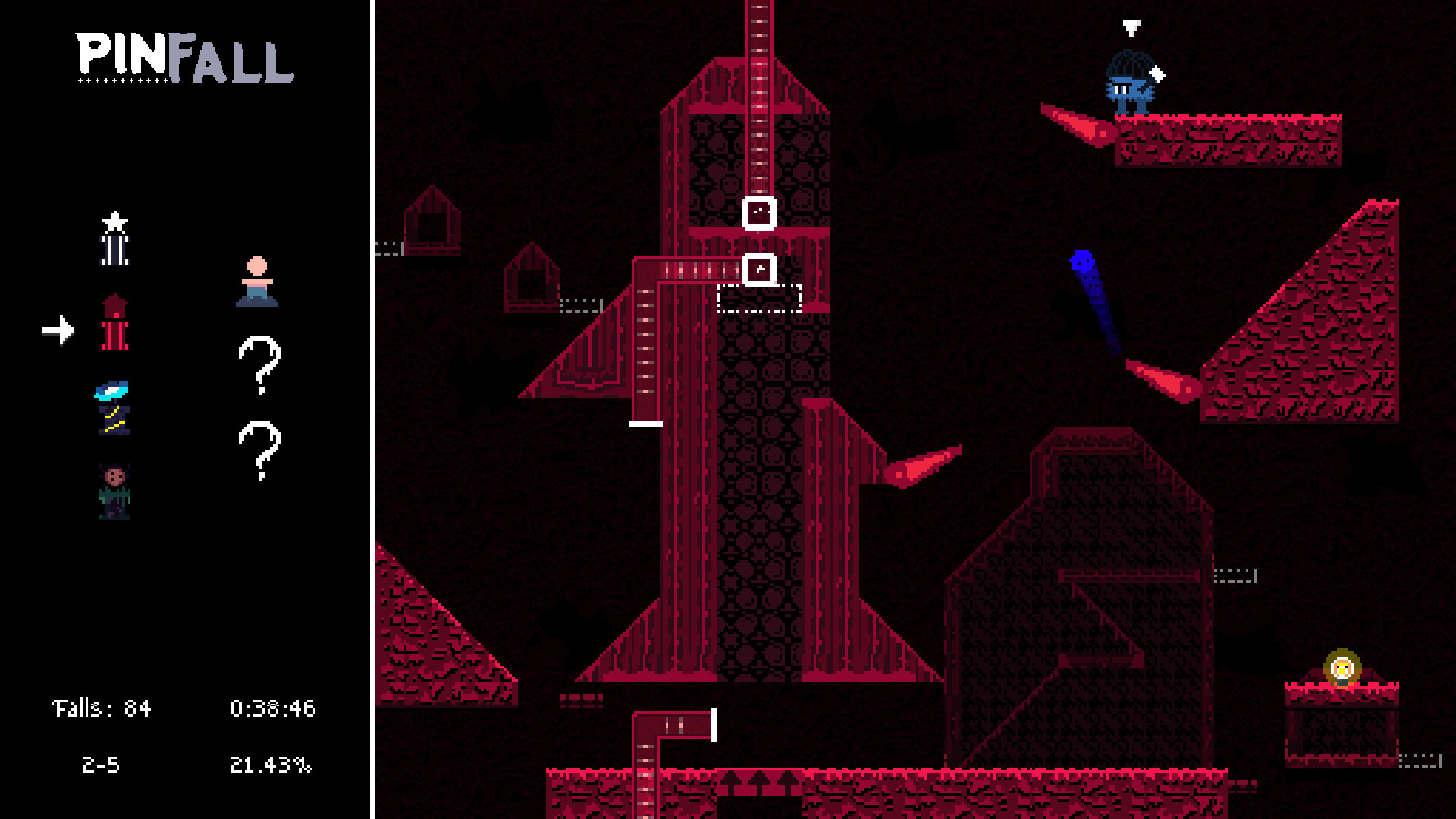1456x819 pixels.
Task: Activate the dashed outline box below the switches
Action: 758,300
